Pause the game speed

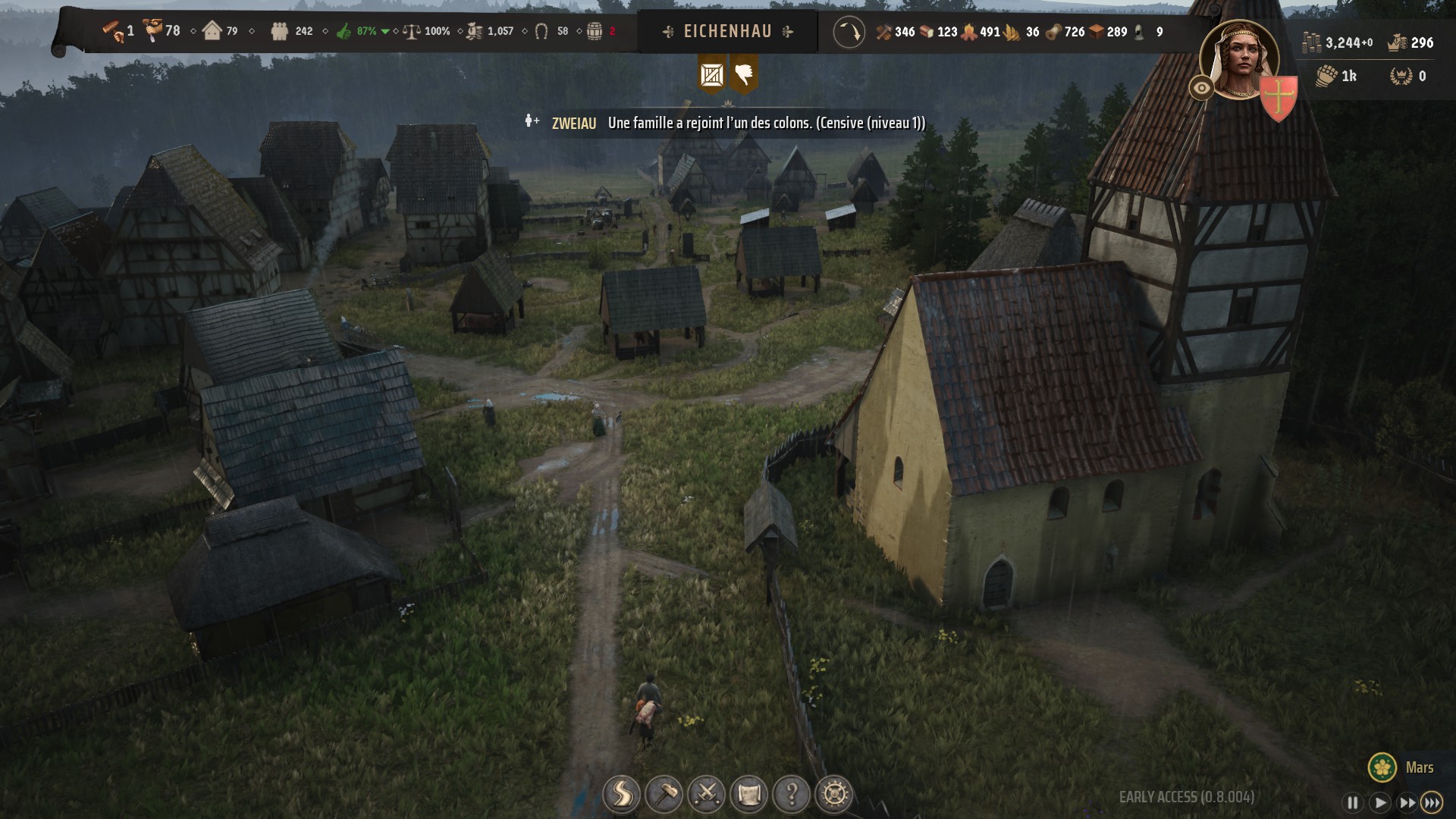click(x=1352, y=802)
